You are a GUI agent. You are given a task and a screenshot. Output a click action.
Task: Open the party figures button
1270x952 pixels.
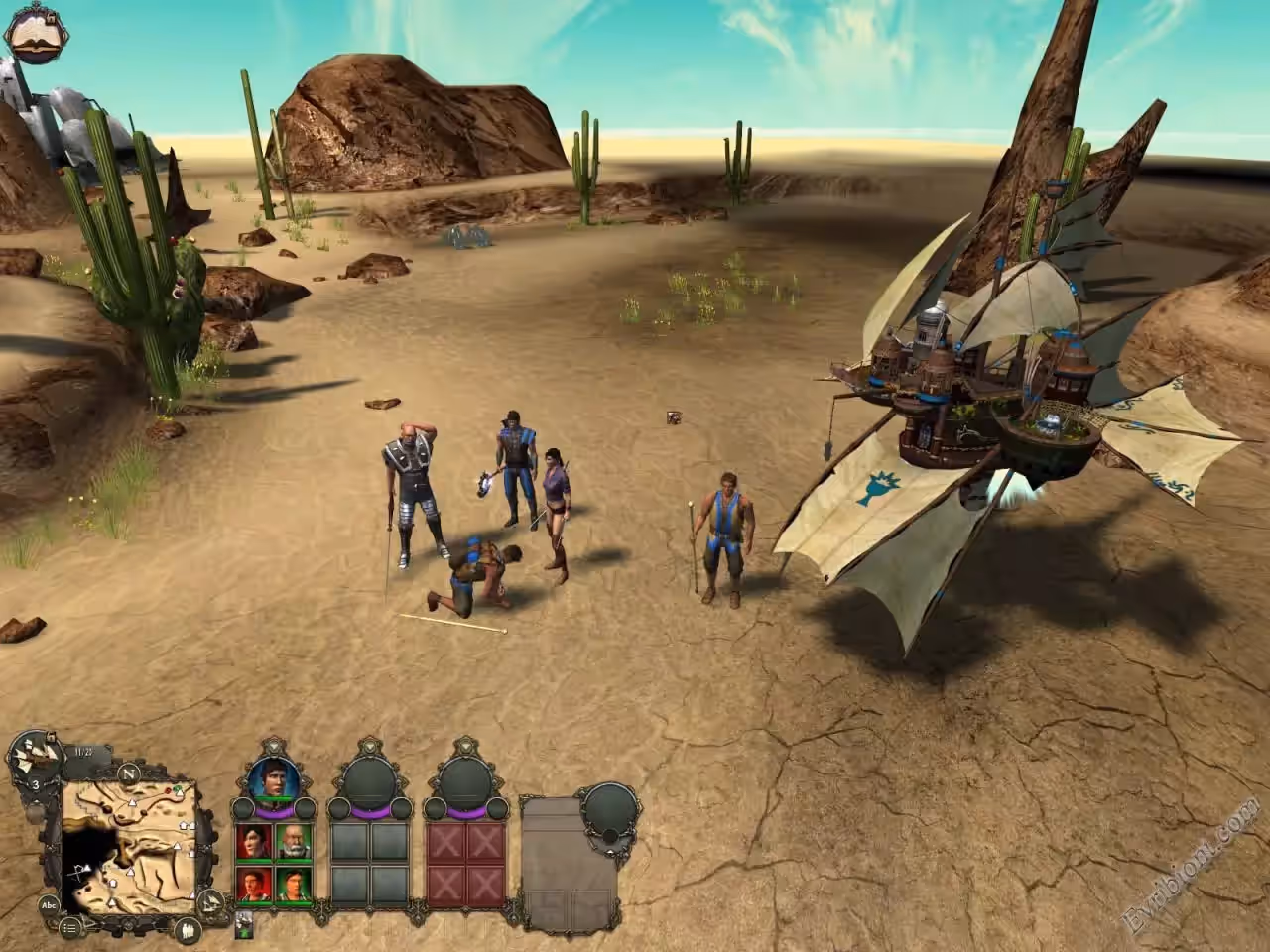tap(188, 929)
